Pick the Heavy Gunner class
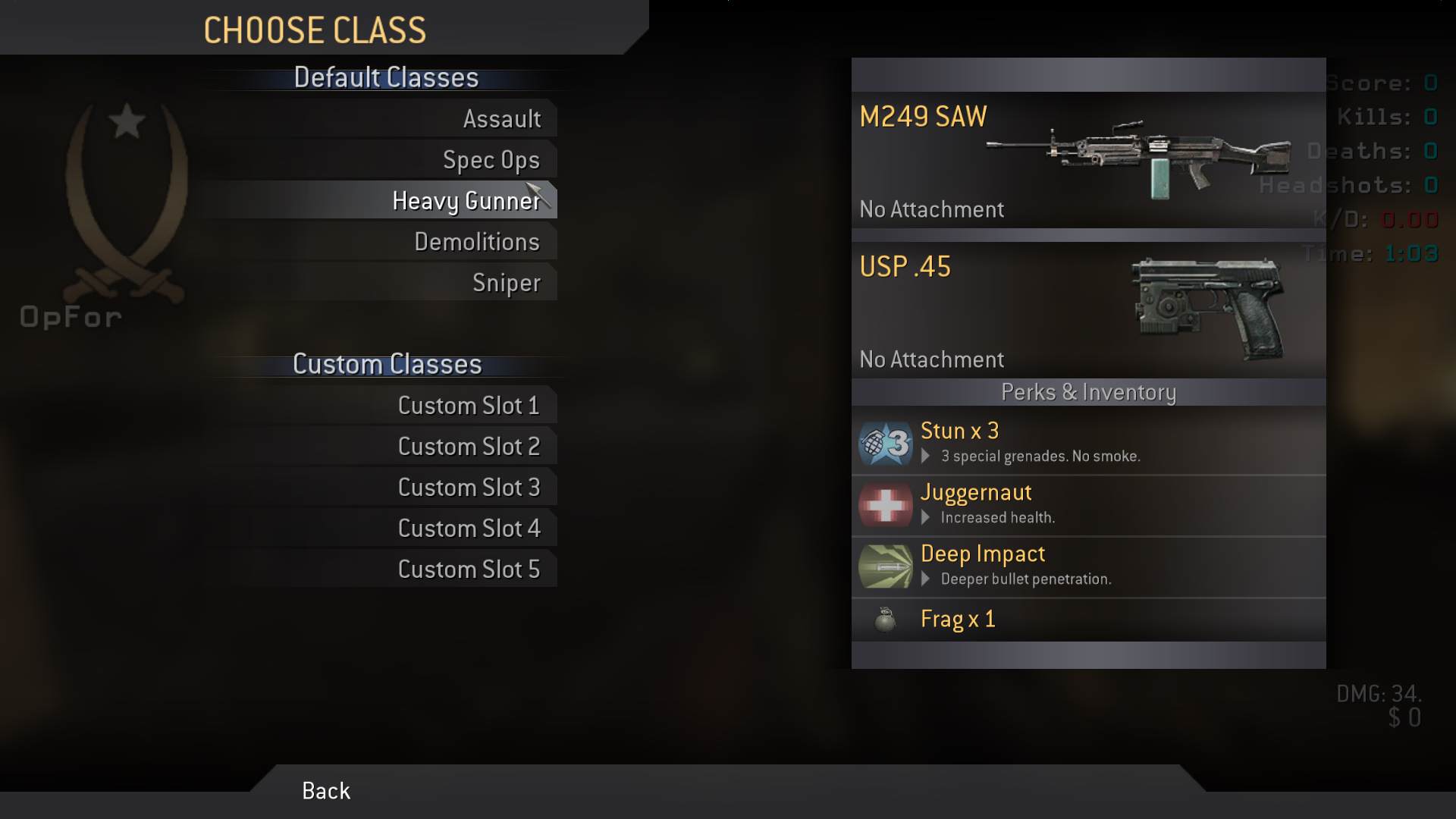The width and height of the screenshot is (1456, 819). [x=466, y=201]
